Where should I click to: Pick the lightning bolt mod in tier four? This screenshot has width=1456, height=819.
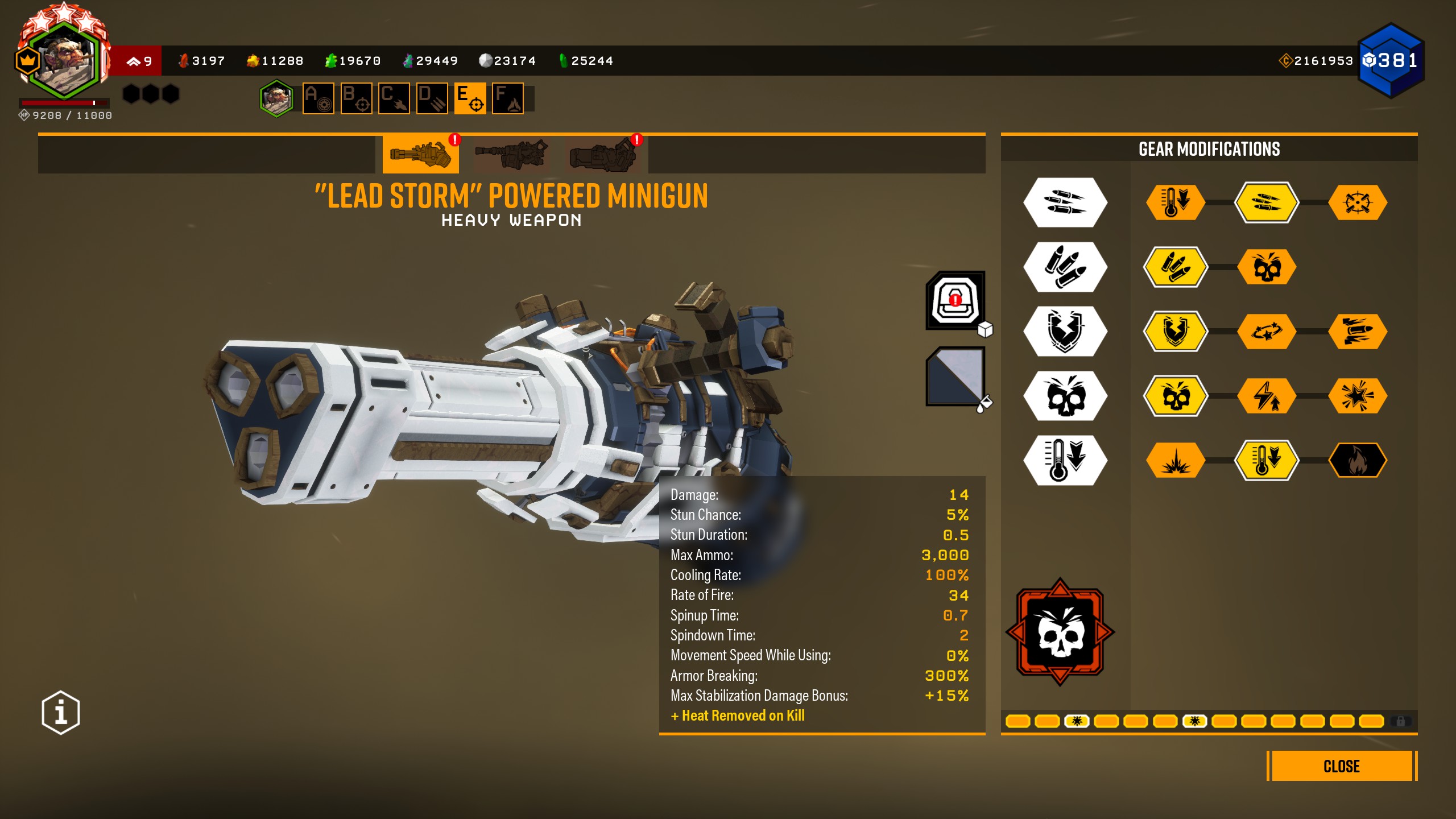click(x=1267, y=395)
